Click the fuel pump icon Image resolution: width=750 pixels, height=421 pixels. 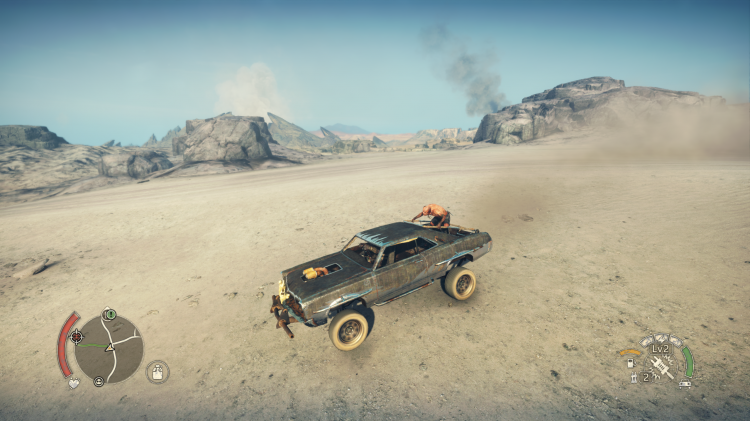(631, 363)
